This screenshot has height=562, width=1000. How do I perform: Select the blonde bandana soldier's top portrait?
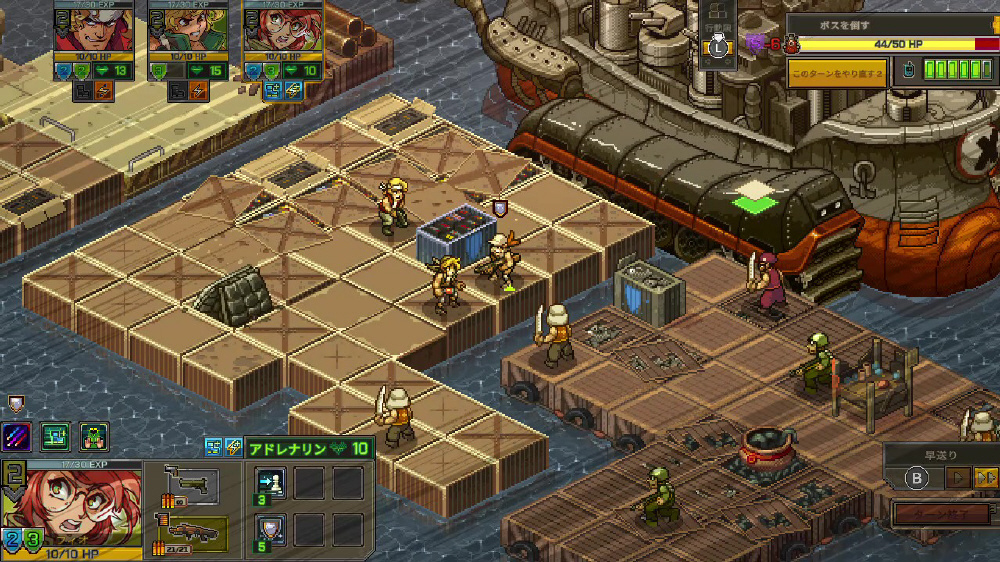tap(93, 28)
